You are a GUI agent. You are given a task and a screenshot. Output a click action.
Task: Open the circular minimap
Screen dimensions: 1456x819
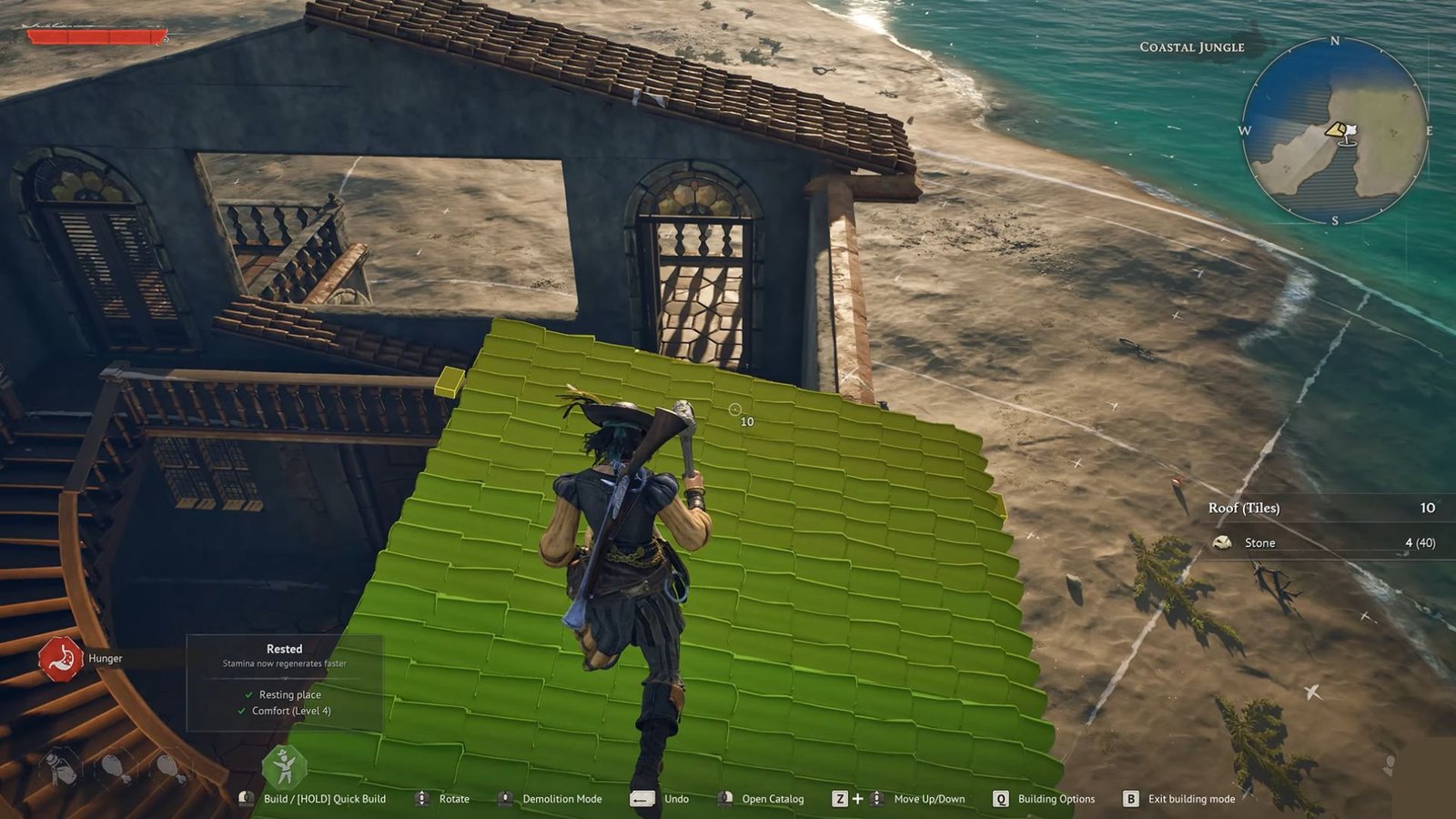[1334, 131]
